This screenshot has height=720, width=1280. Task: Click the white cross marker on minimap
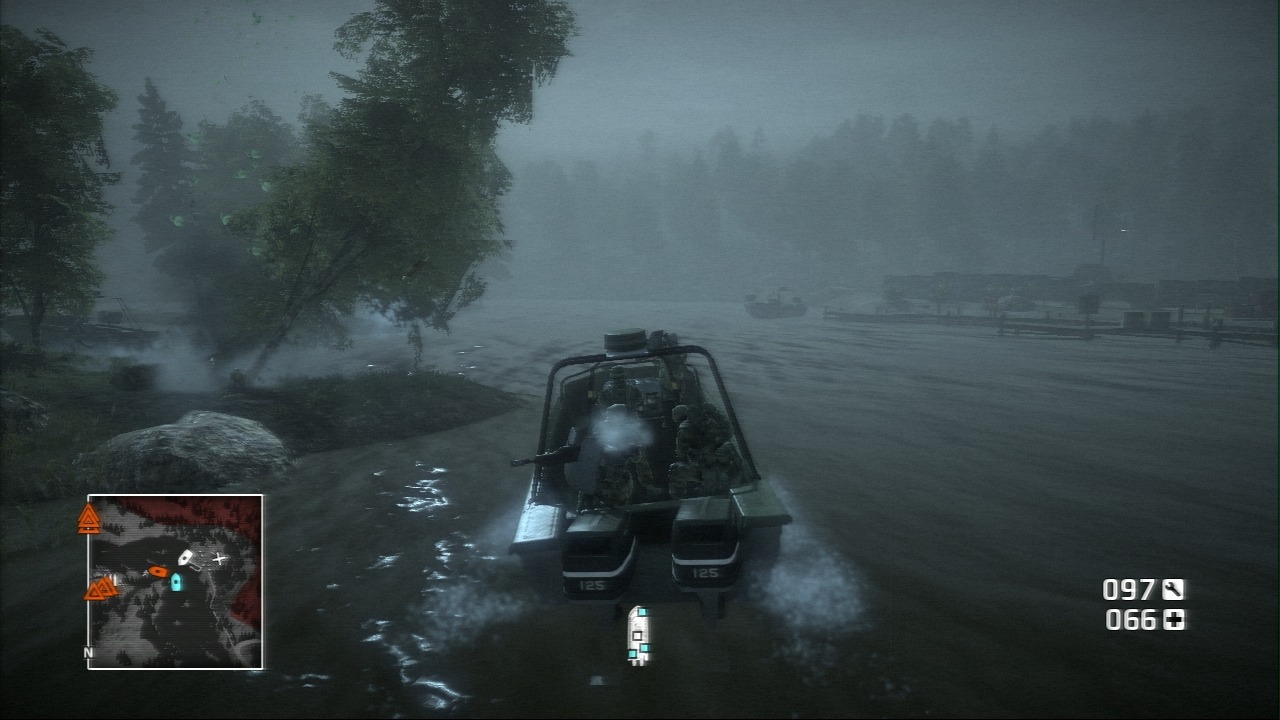pyautogui.click(x=220, y=558)
